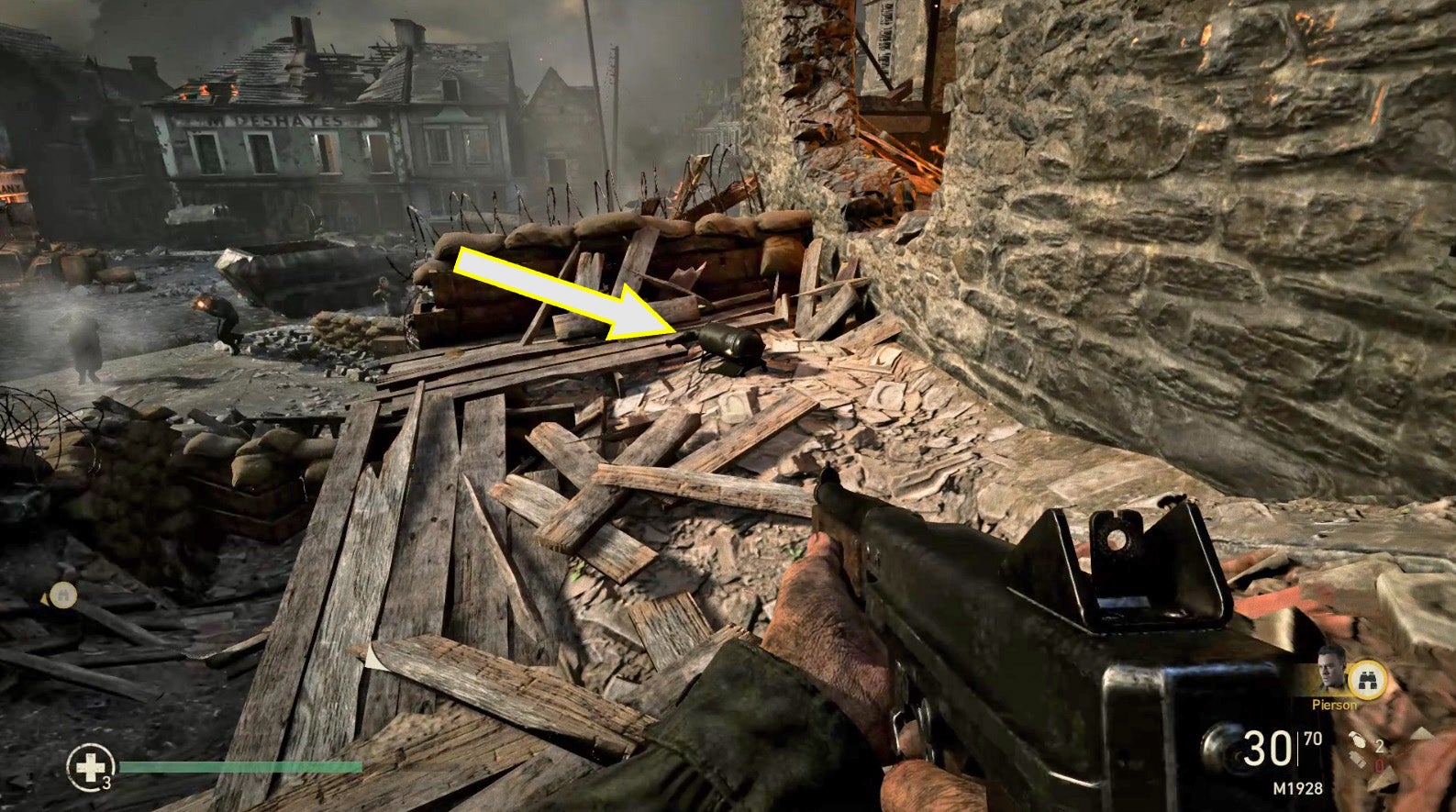Toggle the grenade count indicator

tap(1378, 743)
